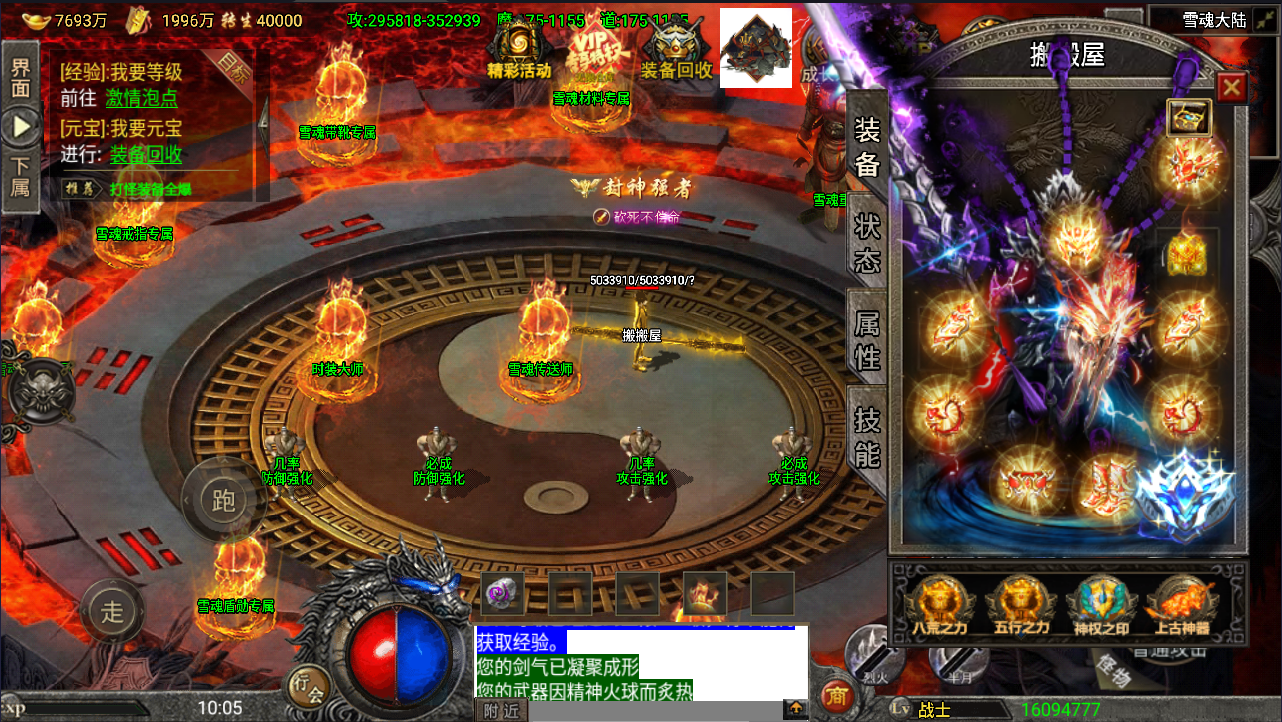Click the green 装备回收 tracker link
Viewport: 1282px width, 722px height.
tap(146, 154)
